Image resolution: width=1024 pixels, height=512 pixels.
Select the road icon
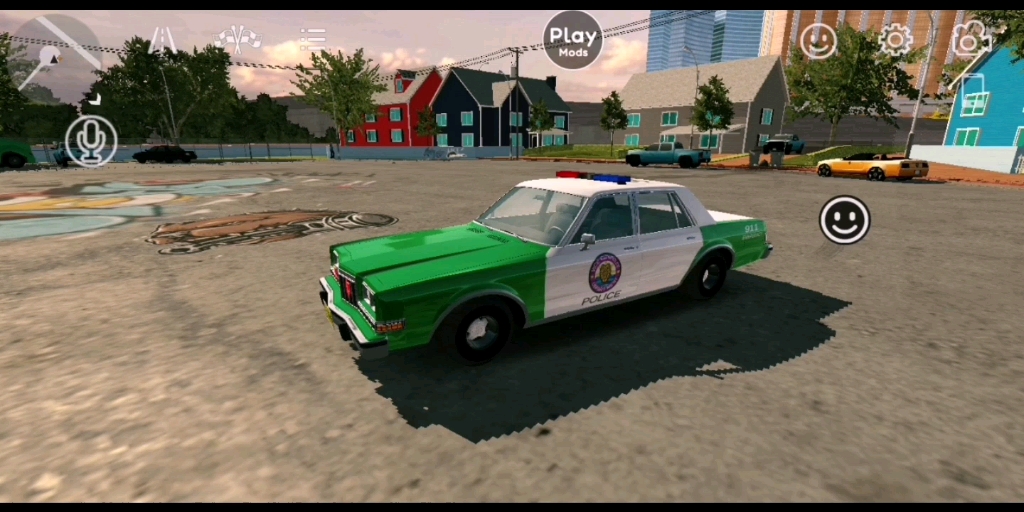162,40
